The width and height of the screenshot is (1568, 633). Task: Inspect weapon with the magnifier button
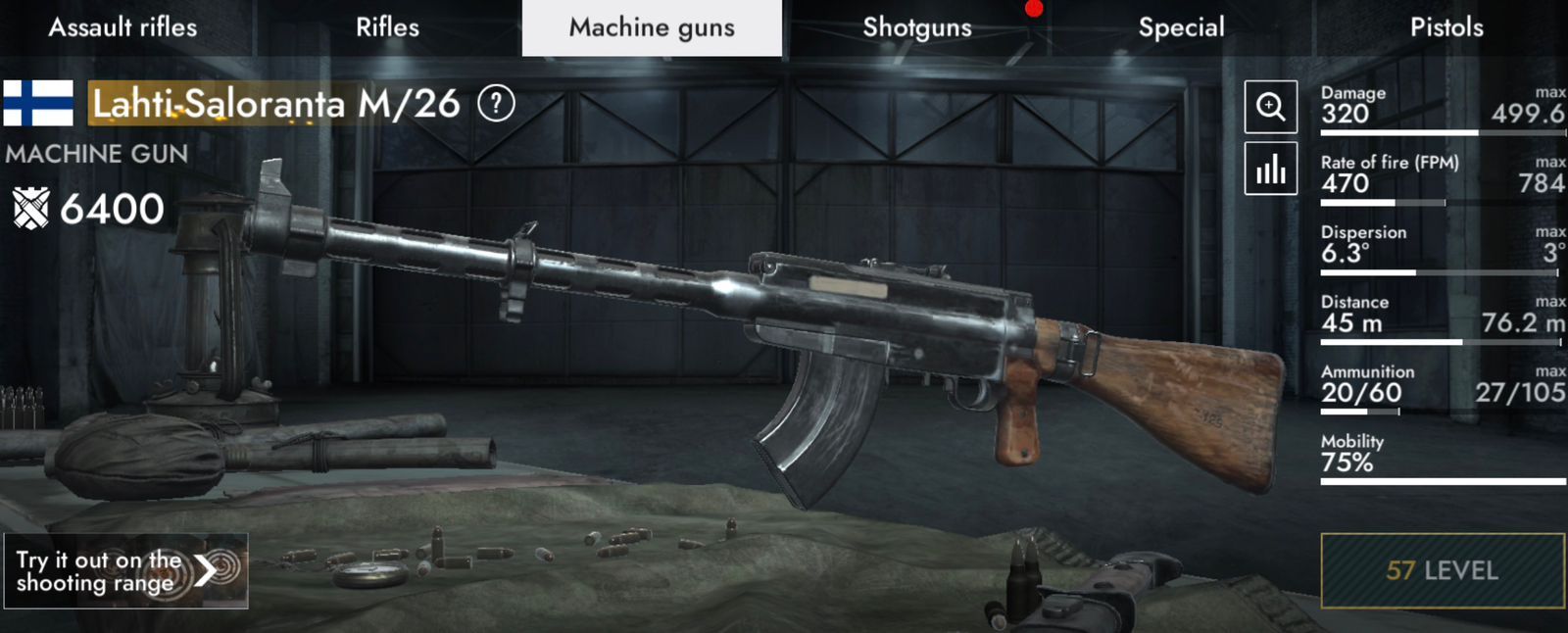click(x=1270, y=106)
